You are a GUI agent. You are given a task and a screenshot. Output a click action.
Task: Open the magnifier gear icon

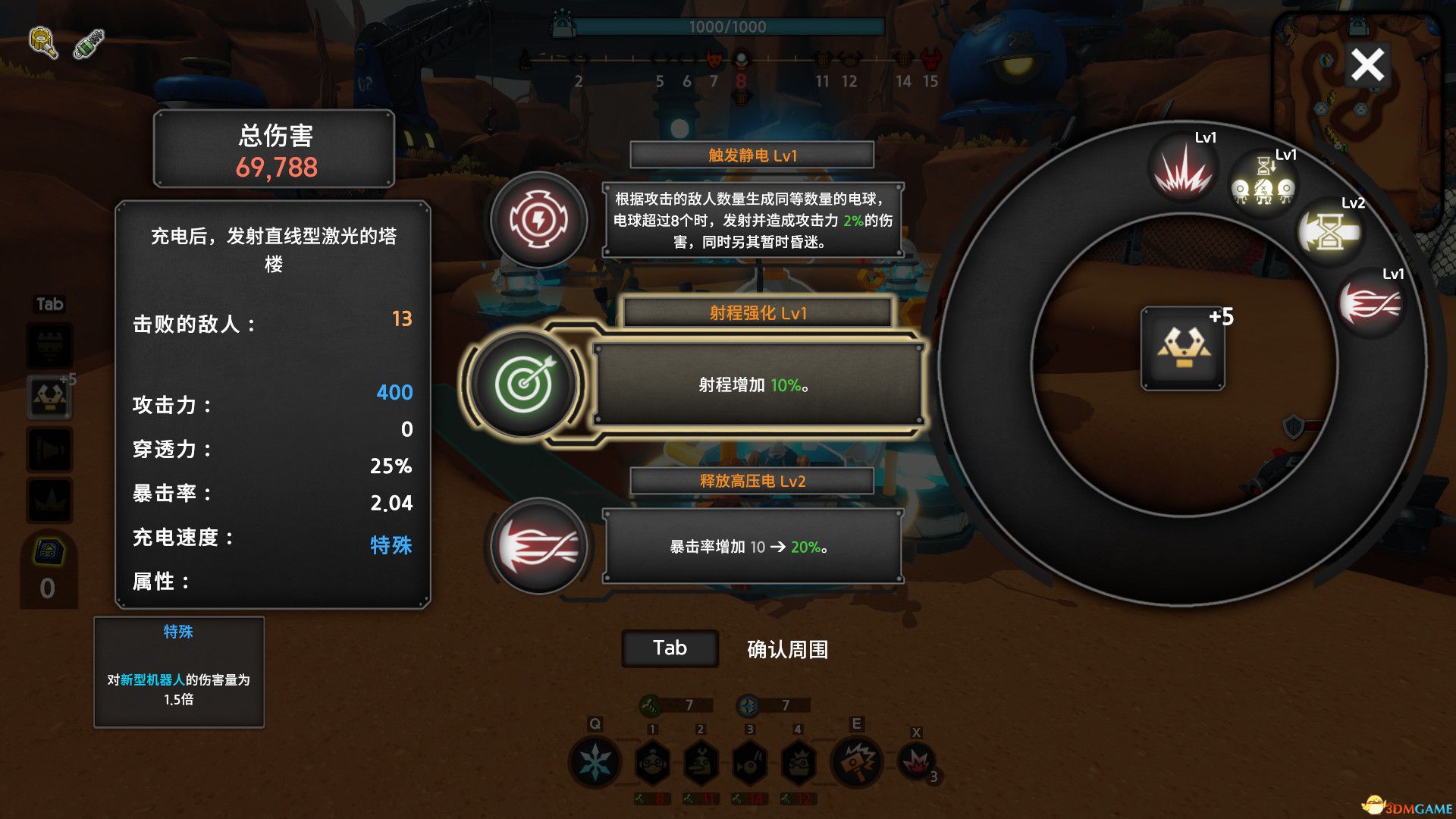pyautogui.click(x=43, y=42)
